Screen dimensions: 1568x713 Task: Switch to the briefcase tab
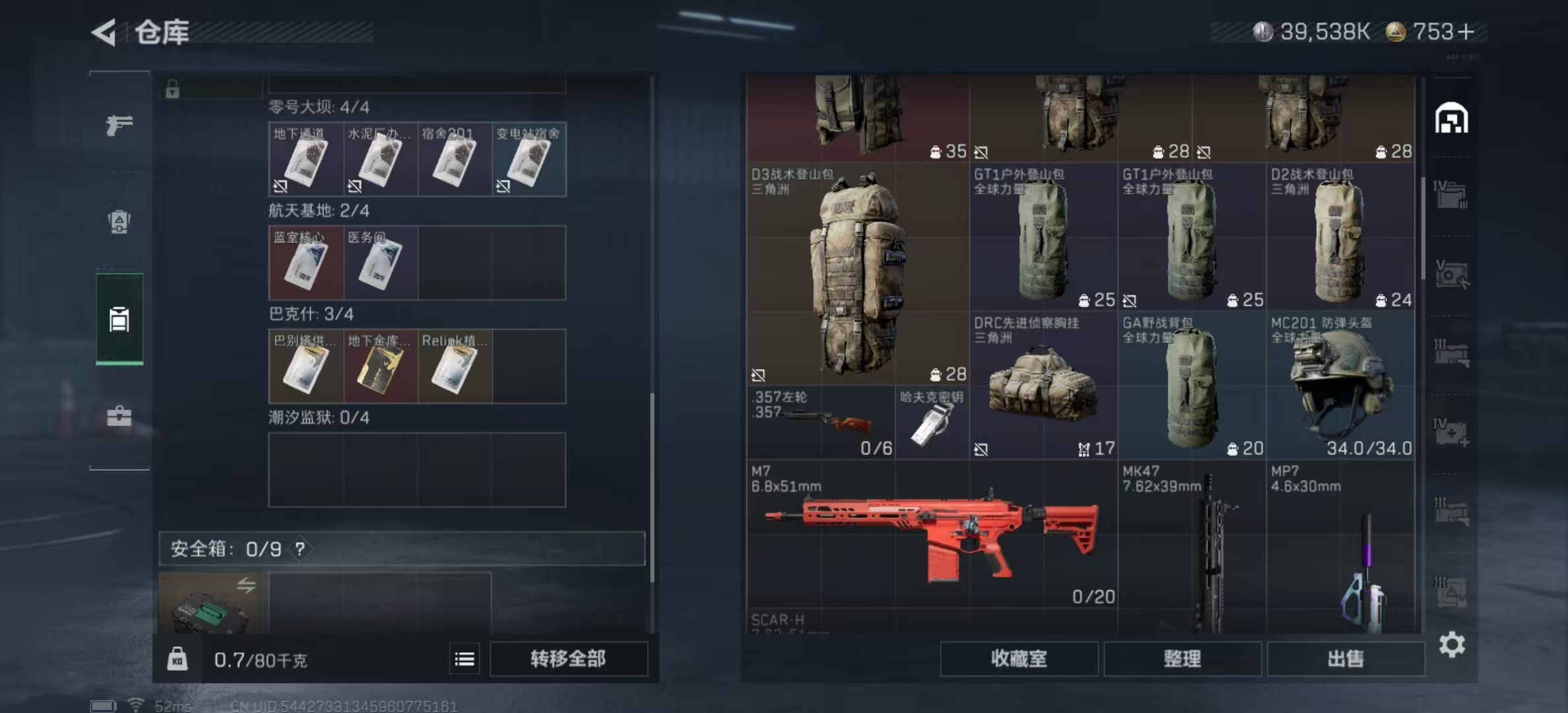coord(119,416)
